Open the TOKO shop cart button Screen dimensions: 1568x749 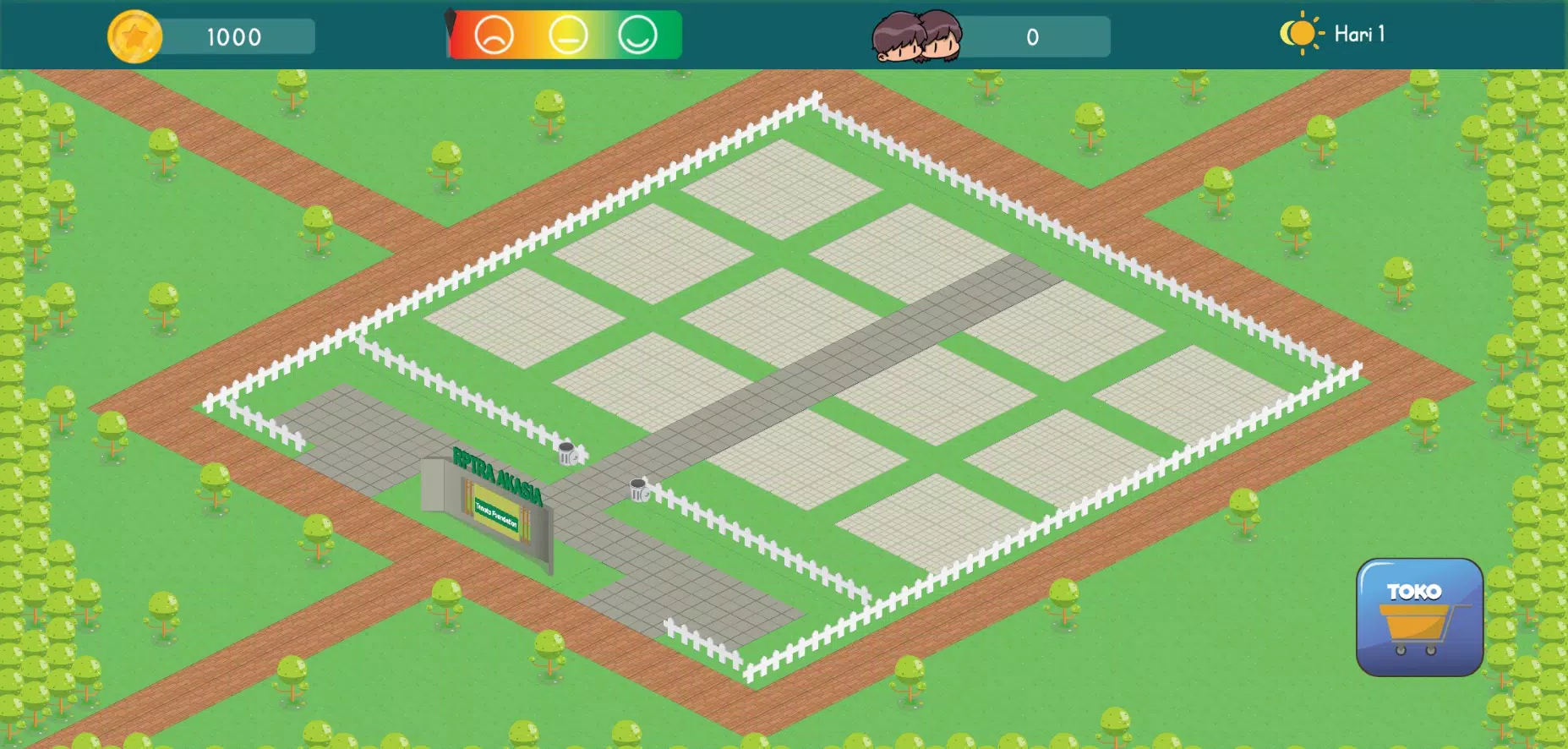pyautogui.click(x=1419, y=617)
